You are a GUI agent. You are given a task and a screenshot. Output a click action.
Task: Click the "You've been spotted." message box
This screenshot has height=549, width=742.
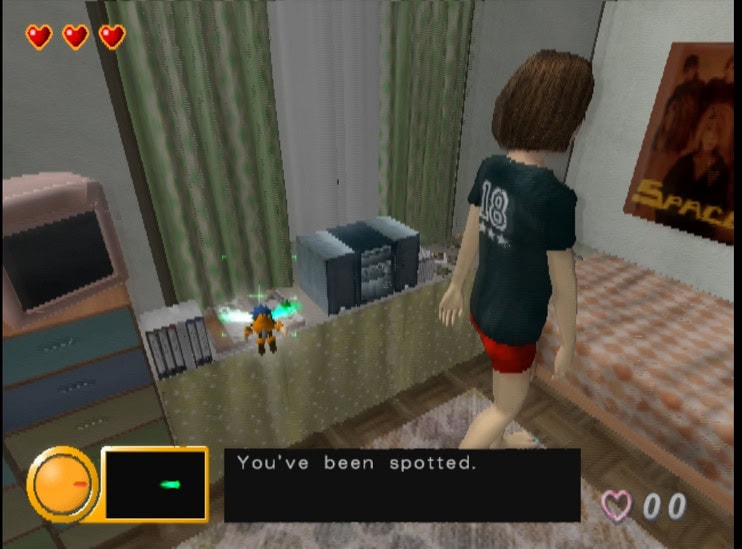click(401, 485)
